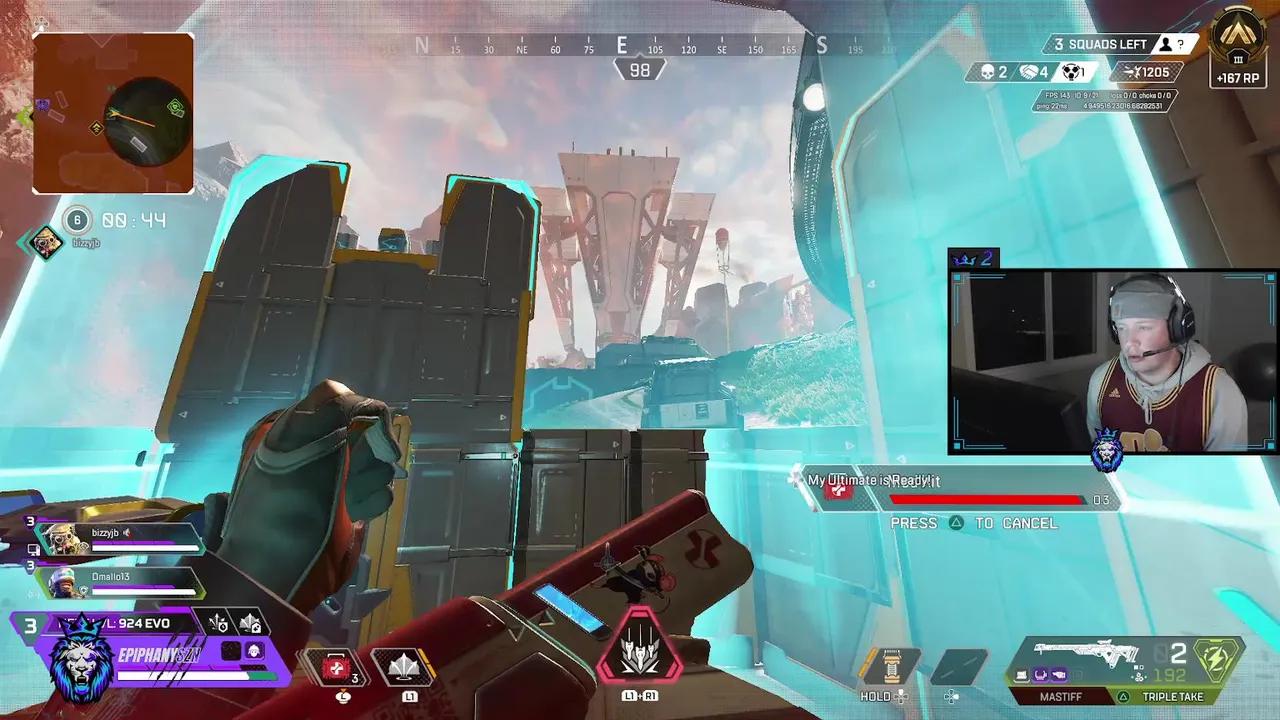Click the EpiphanySZN lion player banner
The width and height of the screenshot is (1280, 720).
pyautogui.click(x=80, y=662)
